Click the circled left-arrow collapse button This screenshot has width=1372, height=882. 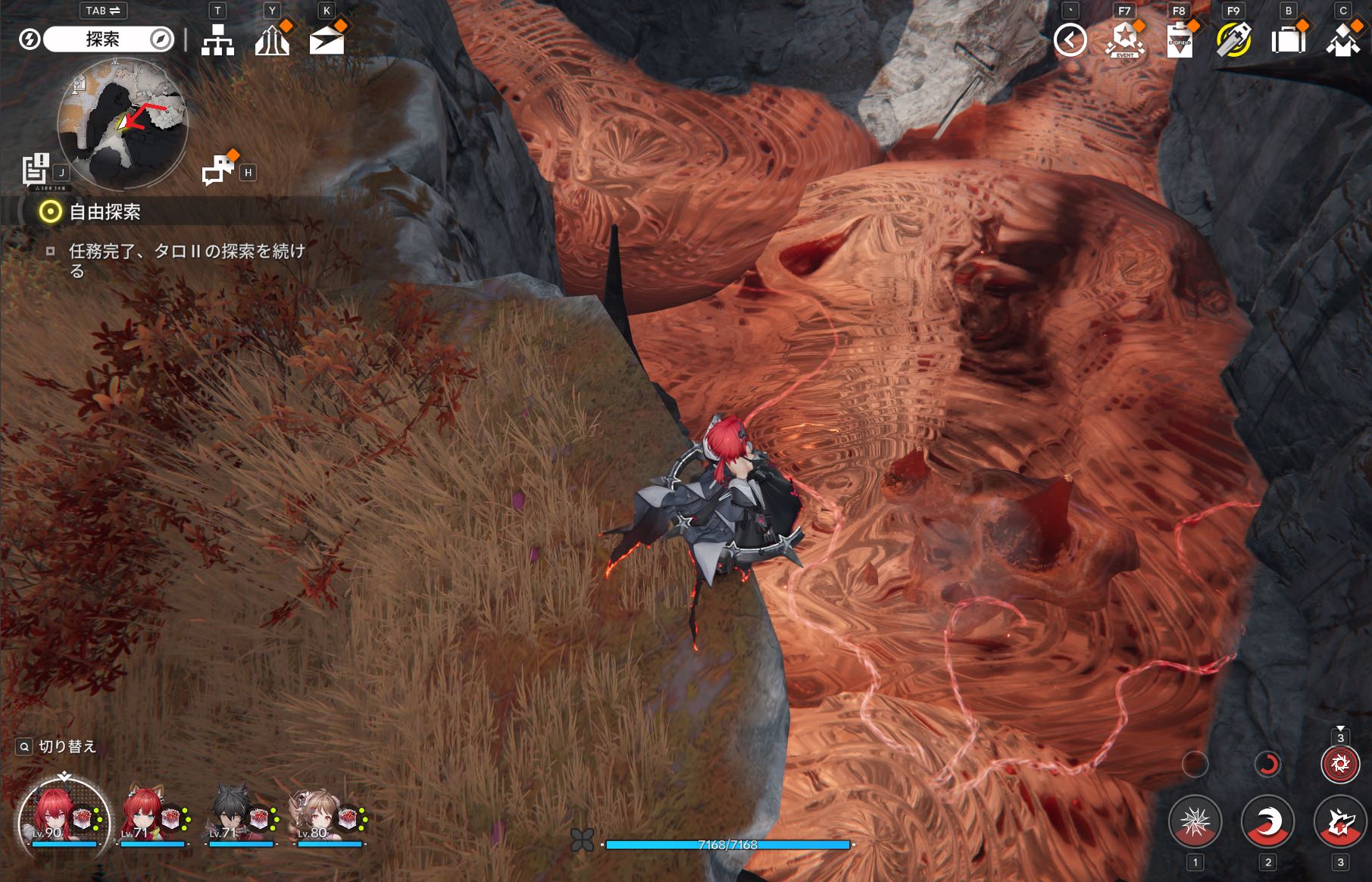coord(1070,40)
